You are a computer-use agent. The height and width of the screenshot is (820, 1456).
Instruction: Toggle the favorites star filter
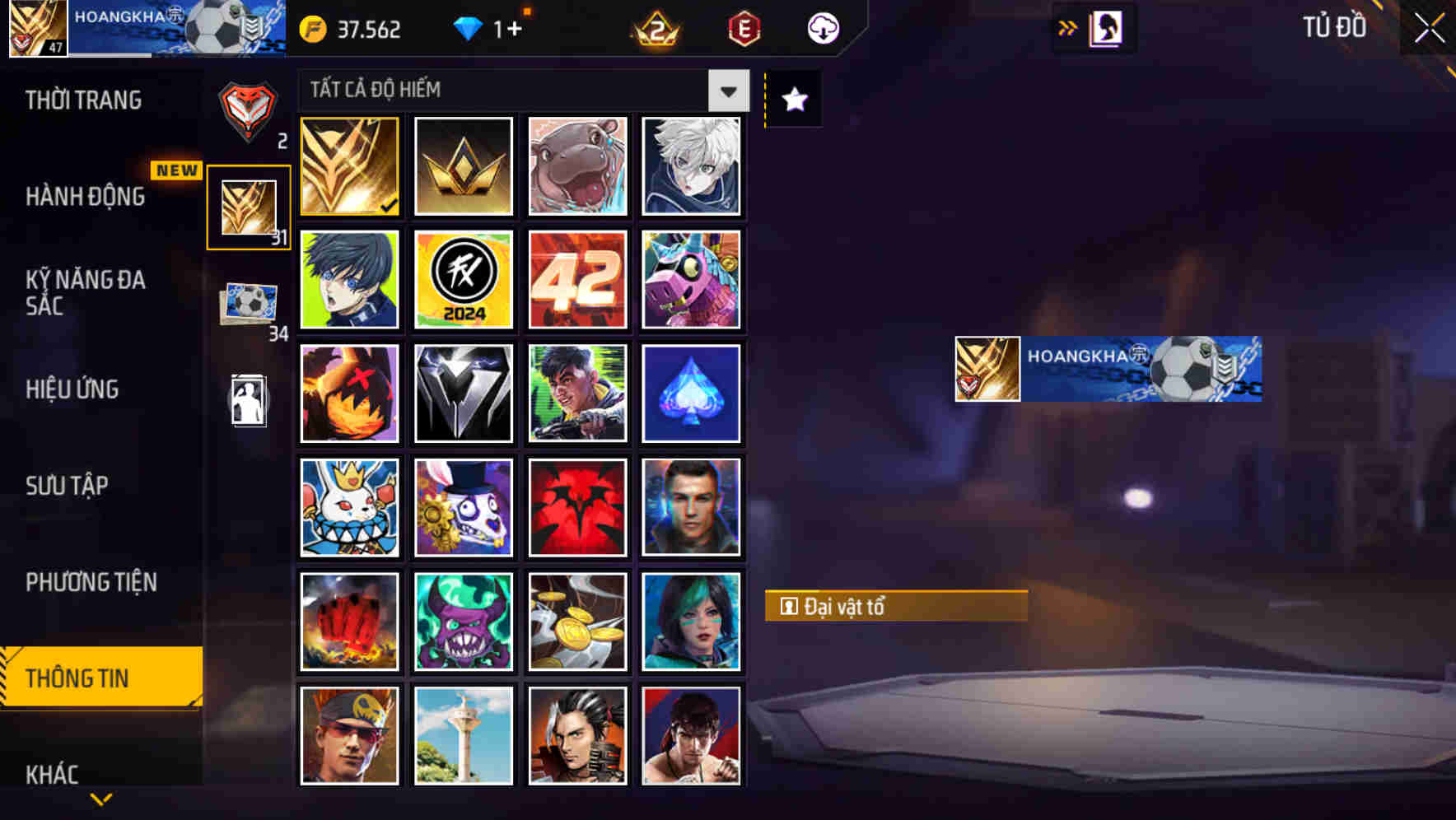[x=792, y=100]
